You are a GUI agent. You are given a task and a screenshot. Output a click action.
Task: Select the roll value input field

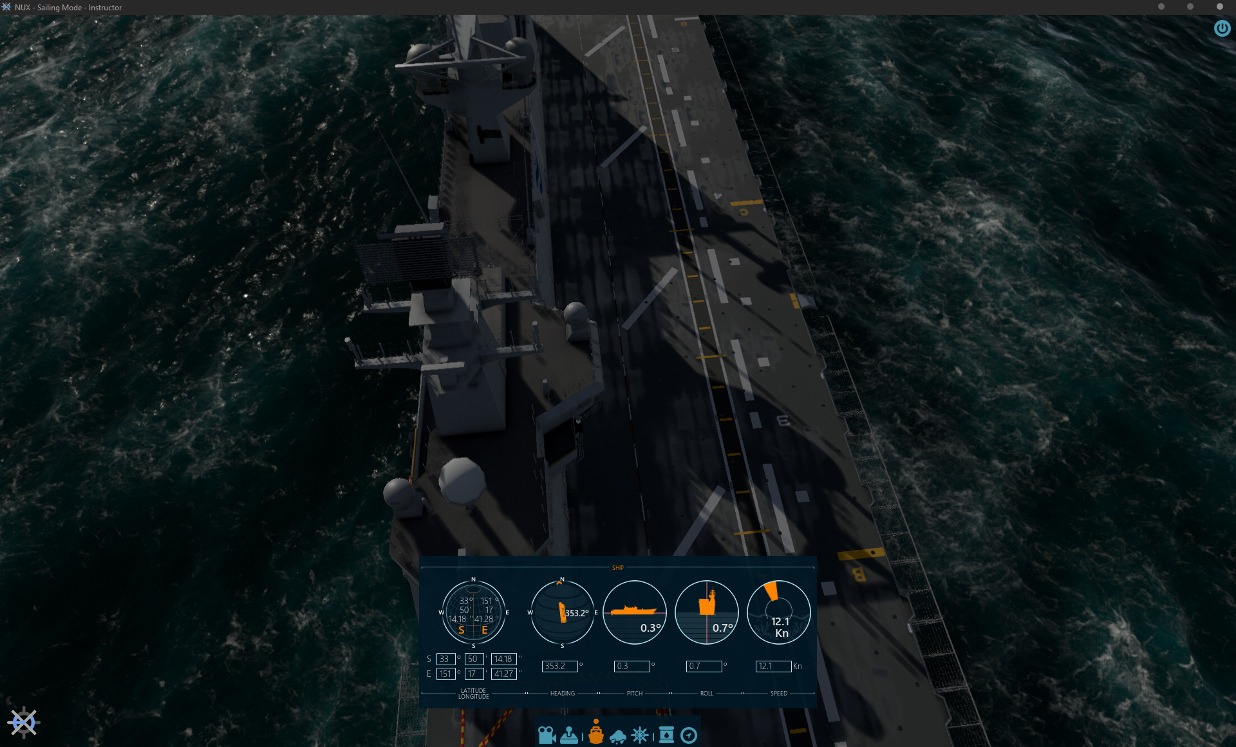(x=703, y=666)
